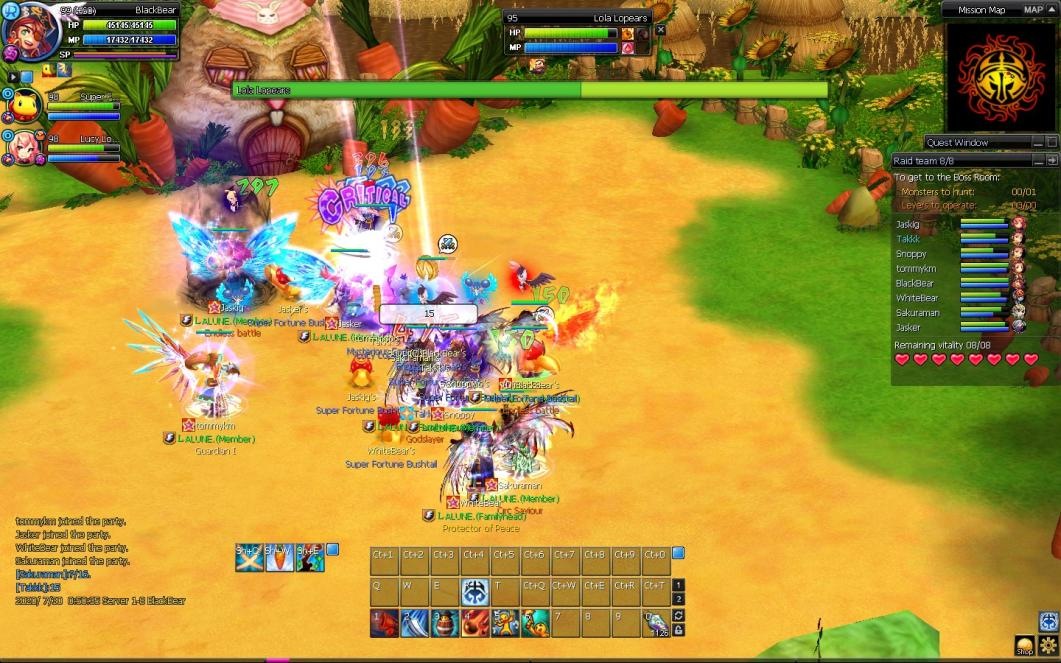Select raid member Snoopy in the list
1061x663 pixels.
tap(910, 254)
